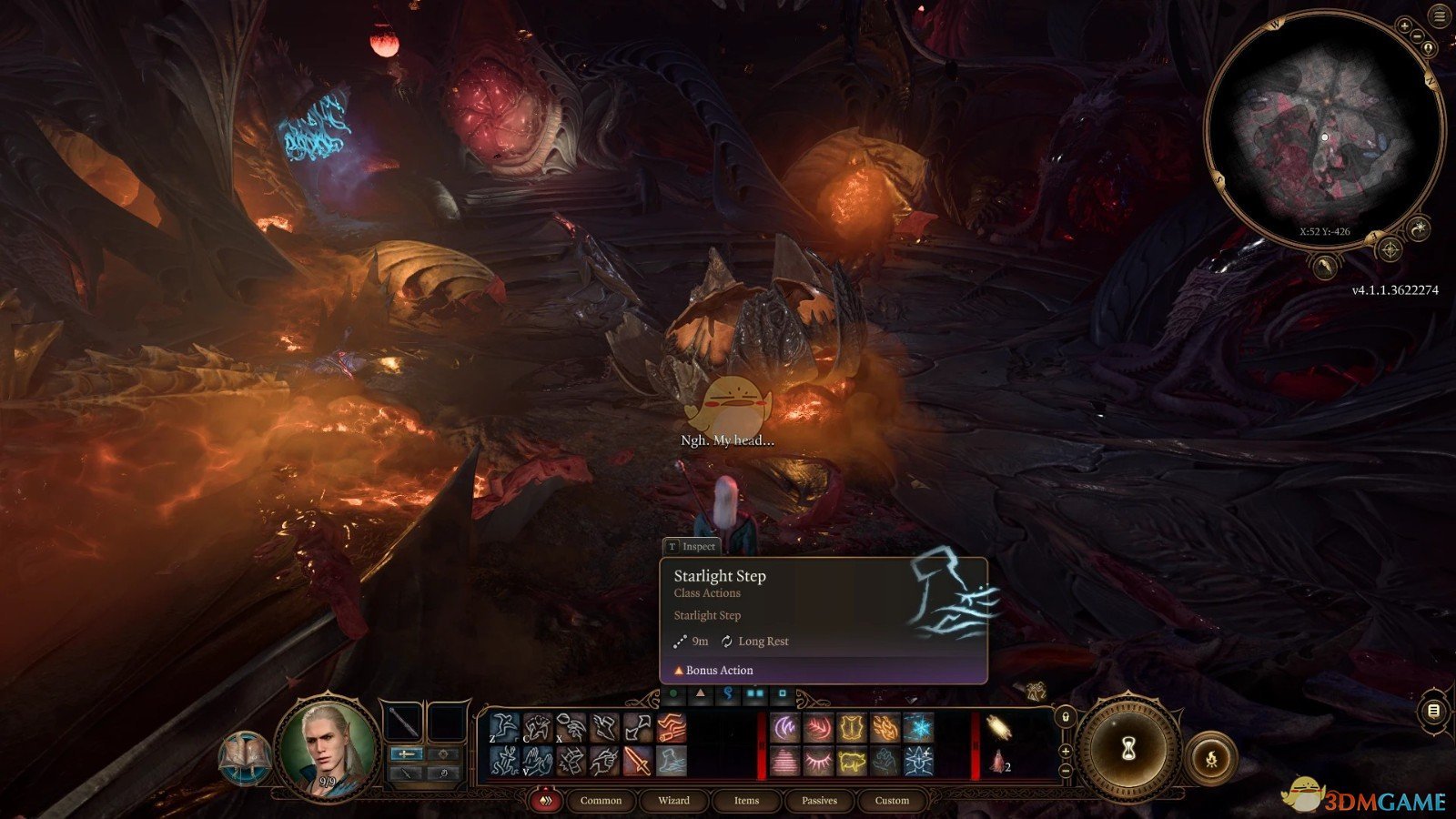Select the equipped quarterstaff weapon slot

pos(403,723)
